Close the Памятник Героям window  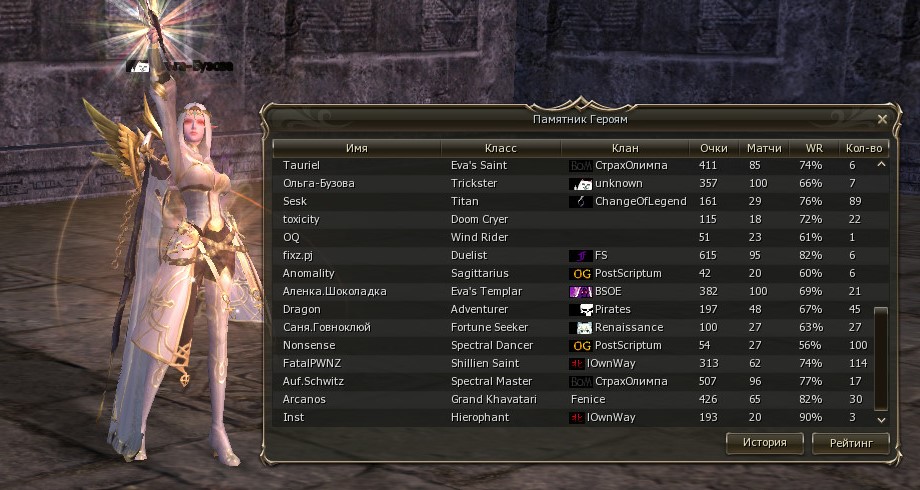(x=882, y=119)
